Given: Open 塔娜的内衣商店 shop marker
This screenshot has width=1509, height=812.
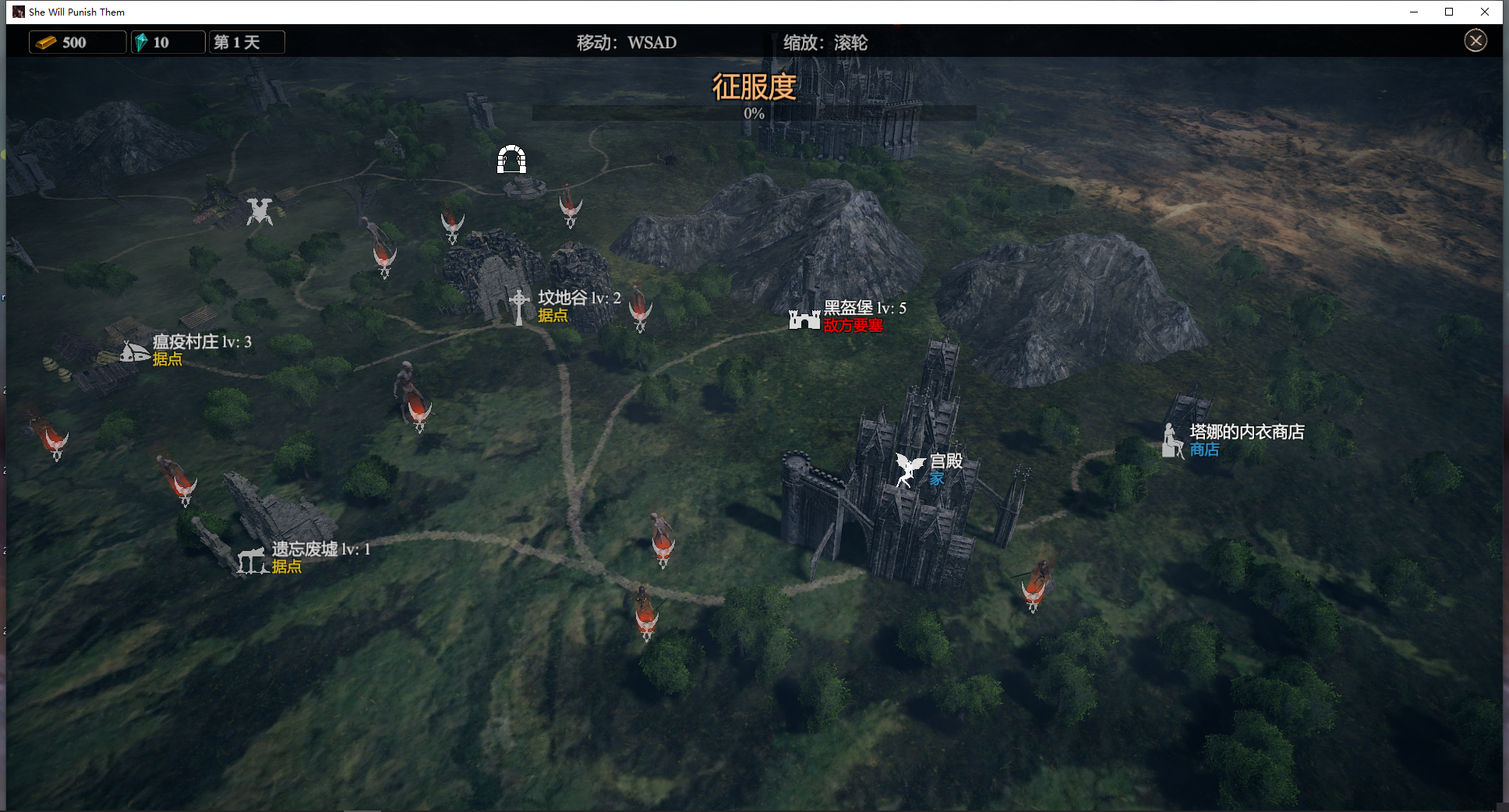Looking at the screenshot, I should [1172, 441].
